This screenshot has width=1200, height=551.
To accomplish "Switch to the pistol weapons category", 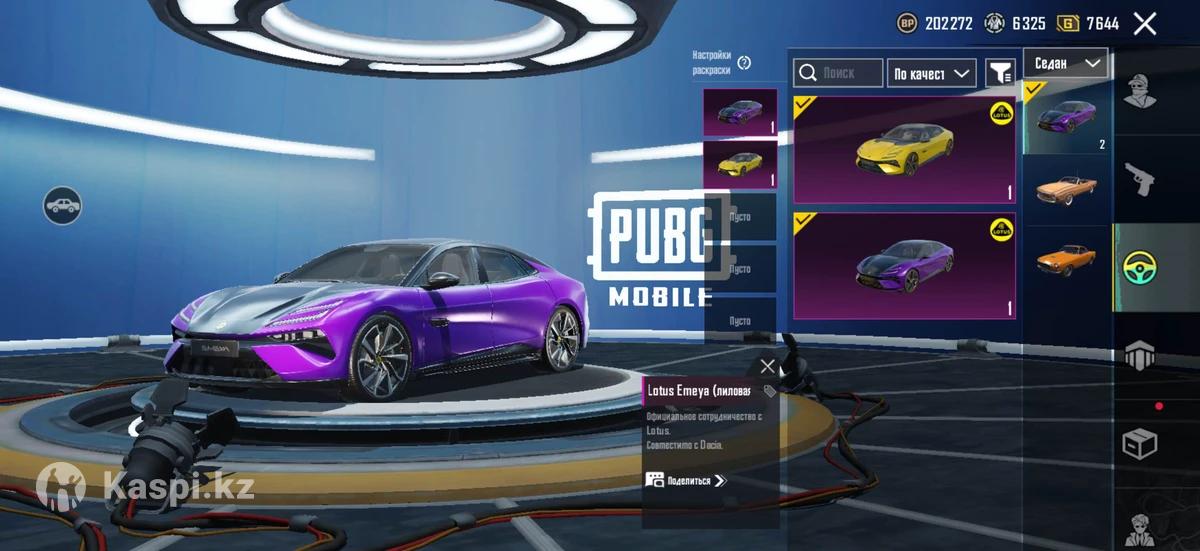I will (x=1139, y=181).
